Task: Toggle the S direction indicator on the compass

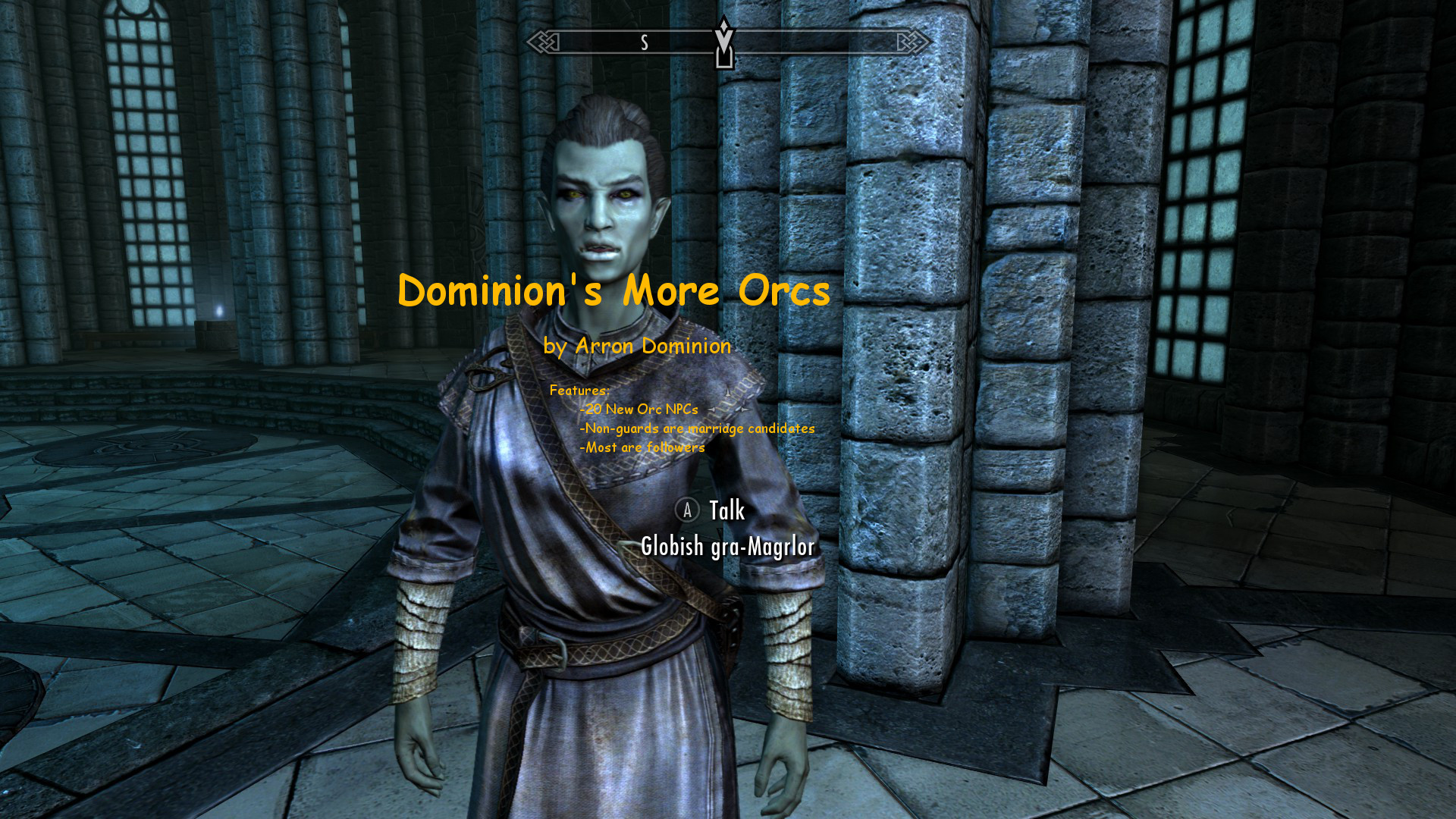Action: click(645, 43)
